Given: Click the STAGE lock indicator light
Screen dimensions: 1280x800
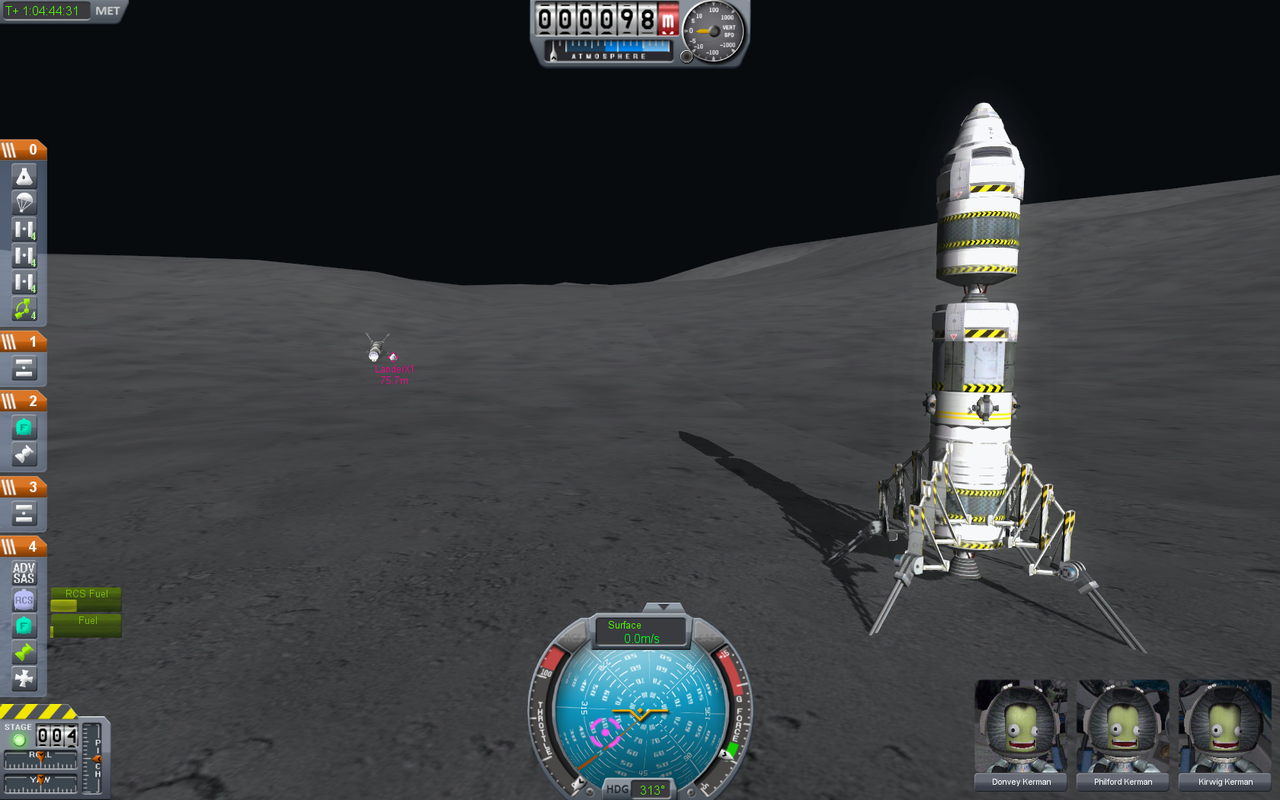Looking at the screenshot, I should (19, 738).
